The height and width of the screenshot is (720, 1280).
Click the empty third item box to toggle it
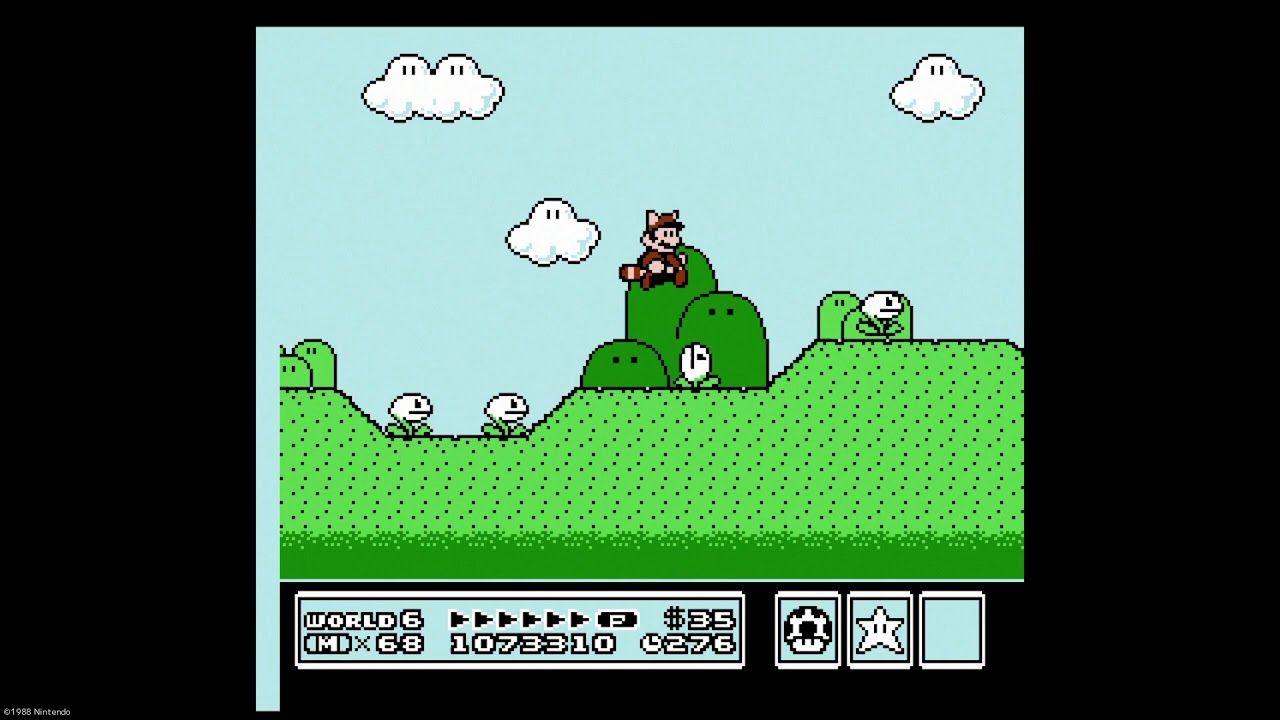[950, 628]
